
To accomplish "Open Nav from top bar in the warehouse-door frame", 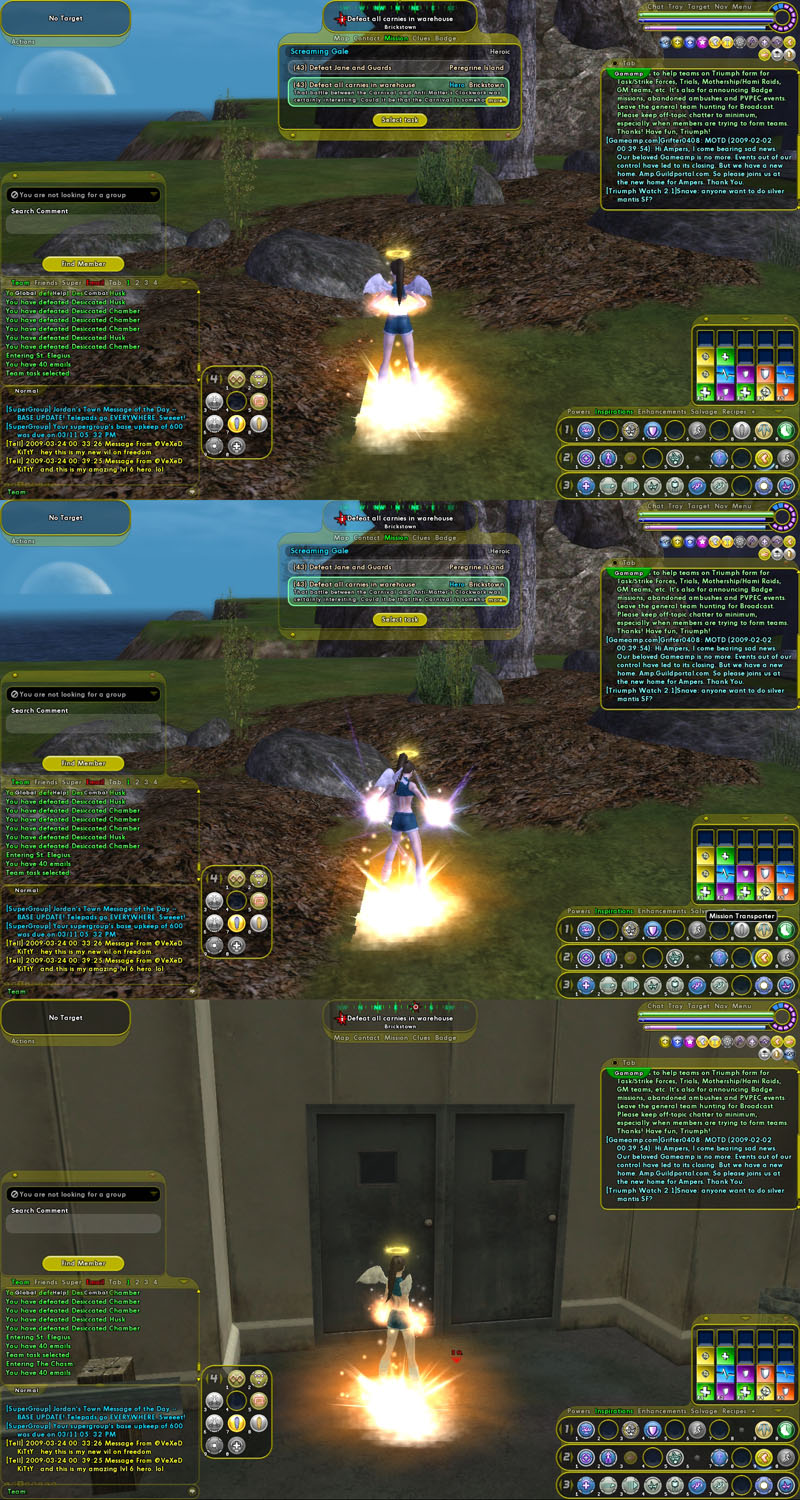I will [x=721, y=1006].
